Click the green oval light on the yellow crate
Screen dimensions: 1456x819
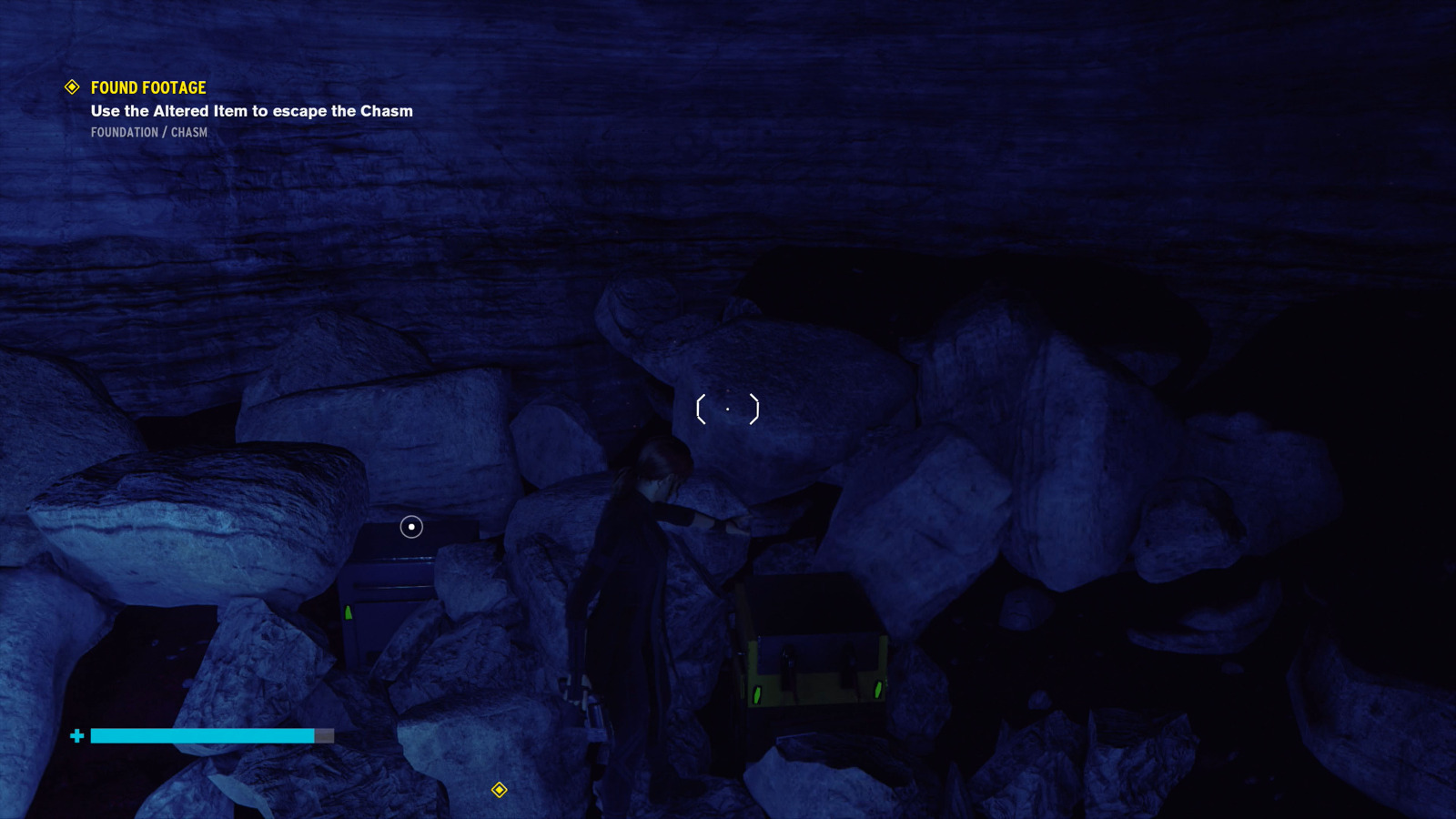click(757, 694)
